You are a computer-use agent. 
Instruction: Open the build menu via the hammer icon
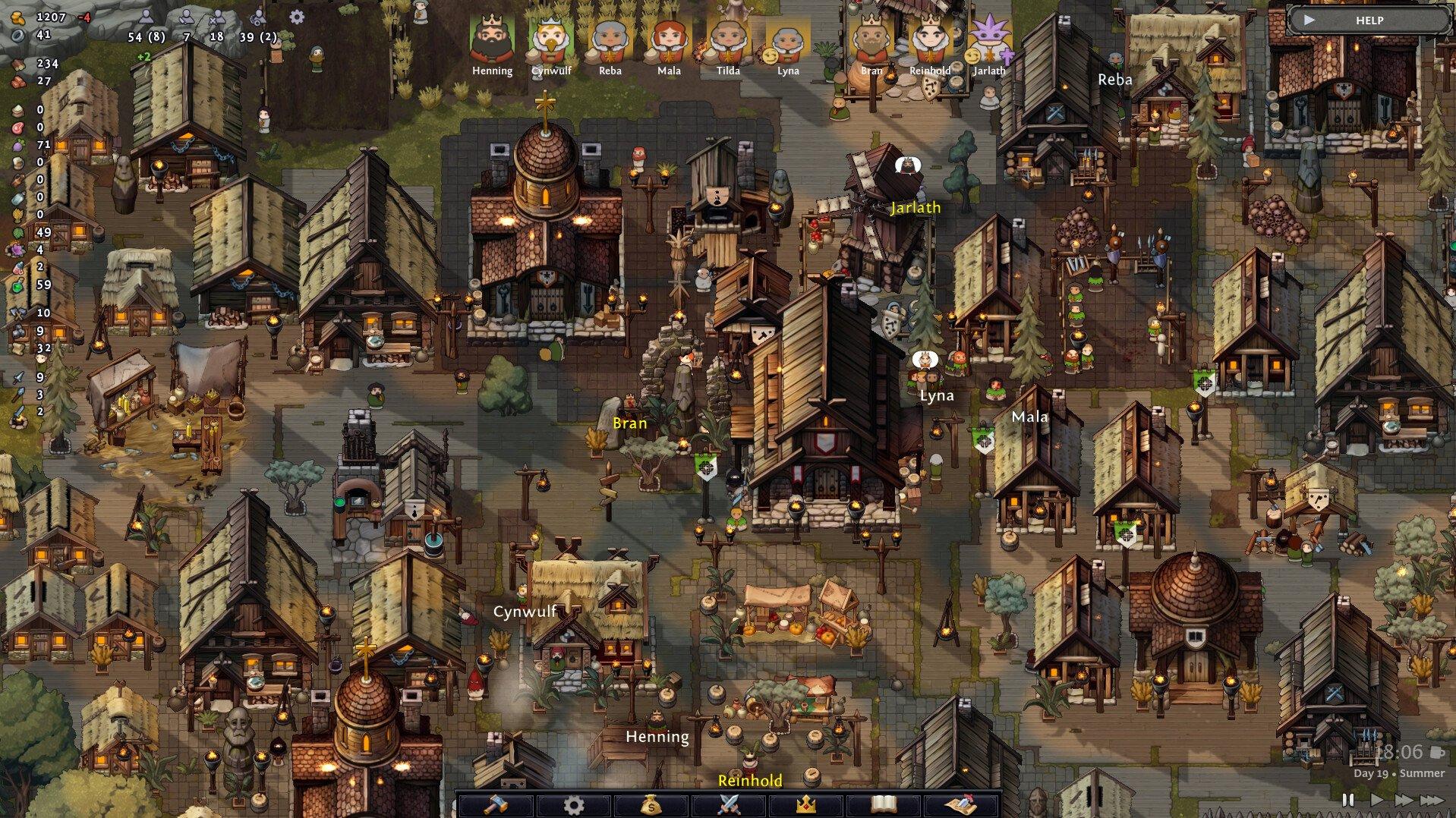point(497,807)
